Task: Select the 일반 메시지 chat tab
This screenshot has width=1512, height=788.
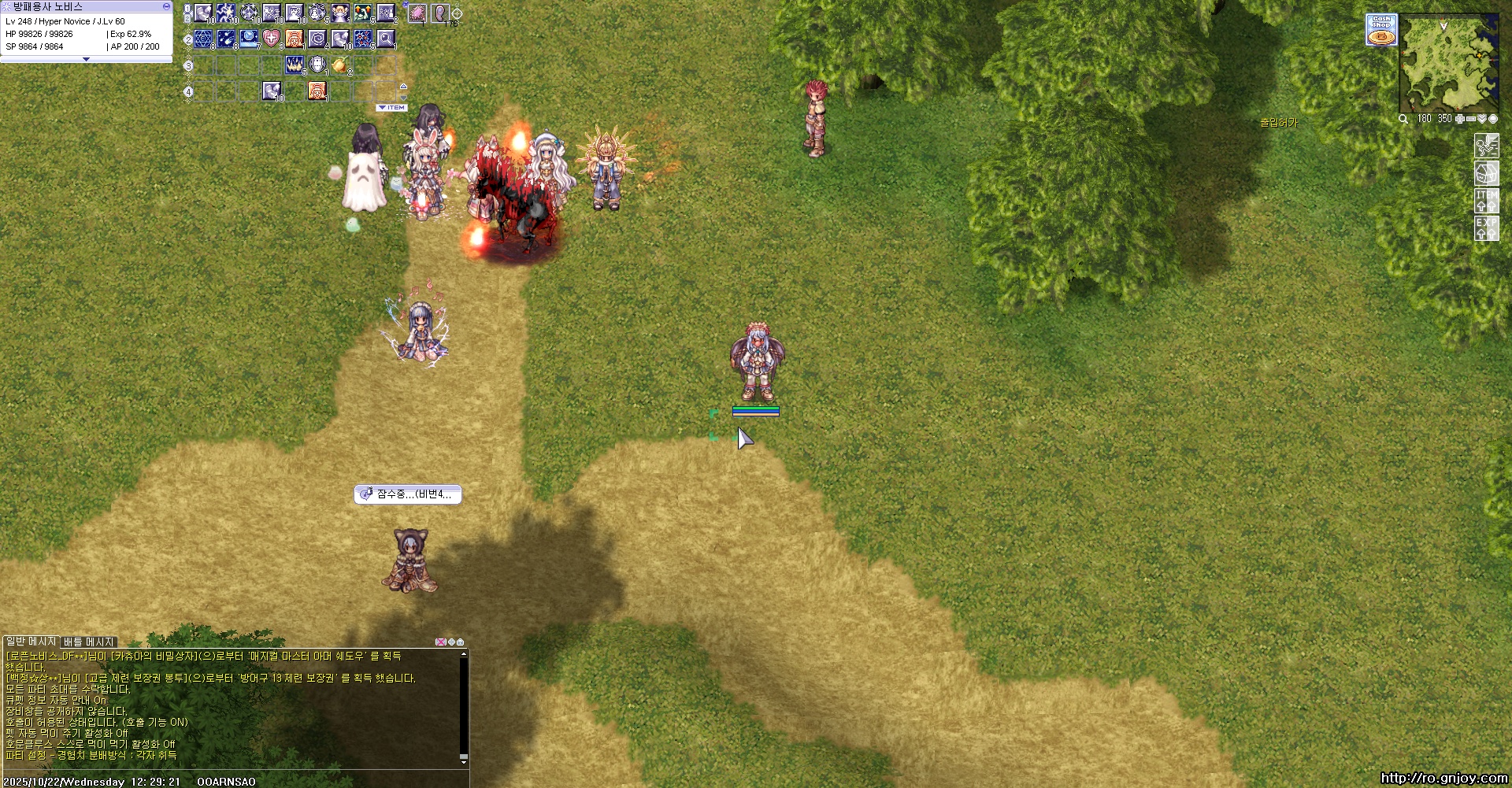Action: click(31, 642)
